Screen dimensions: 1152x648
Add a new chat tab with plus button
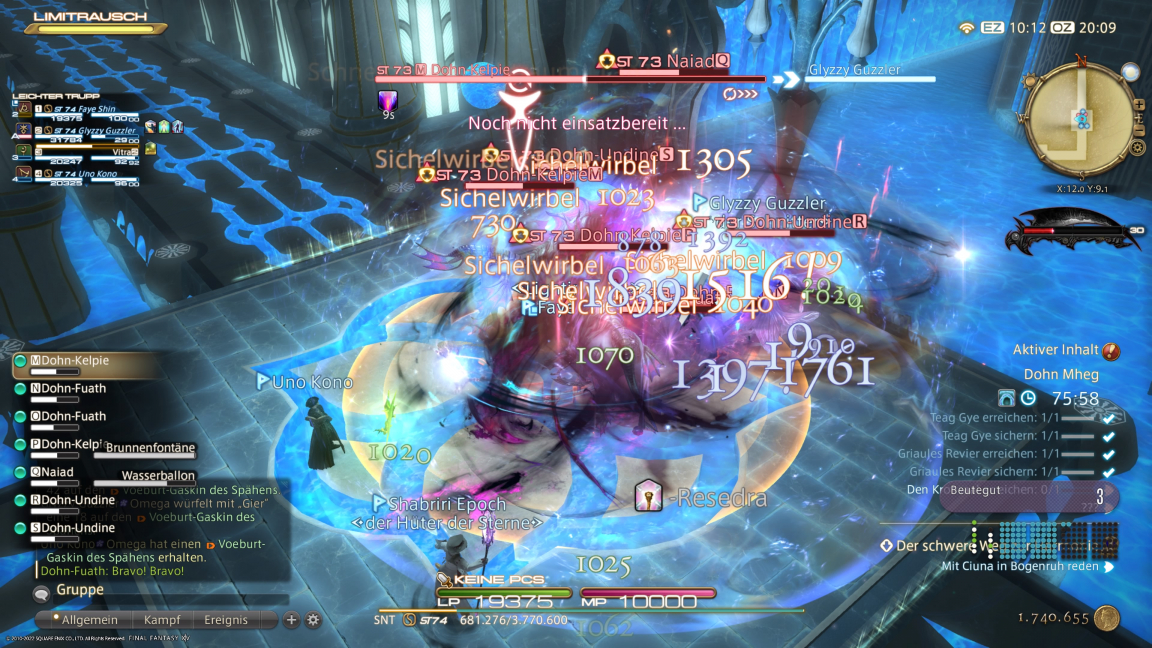point(291,620)
